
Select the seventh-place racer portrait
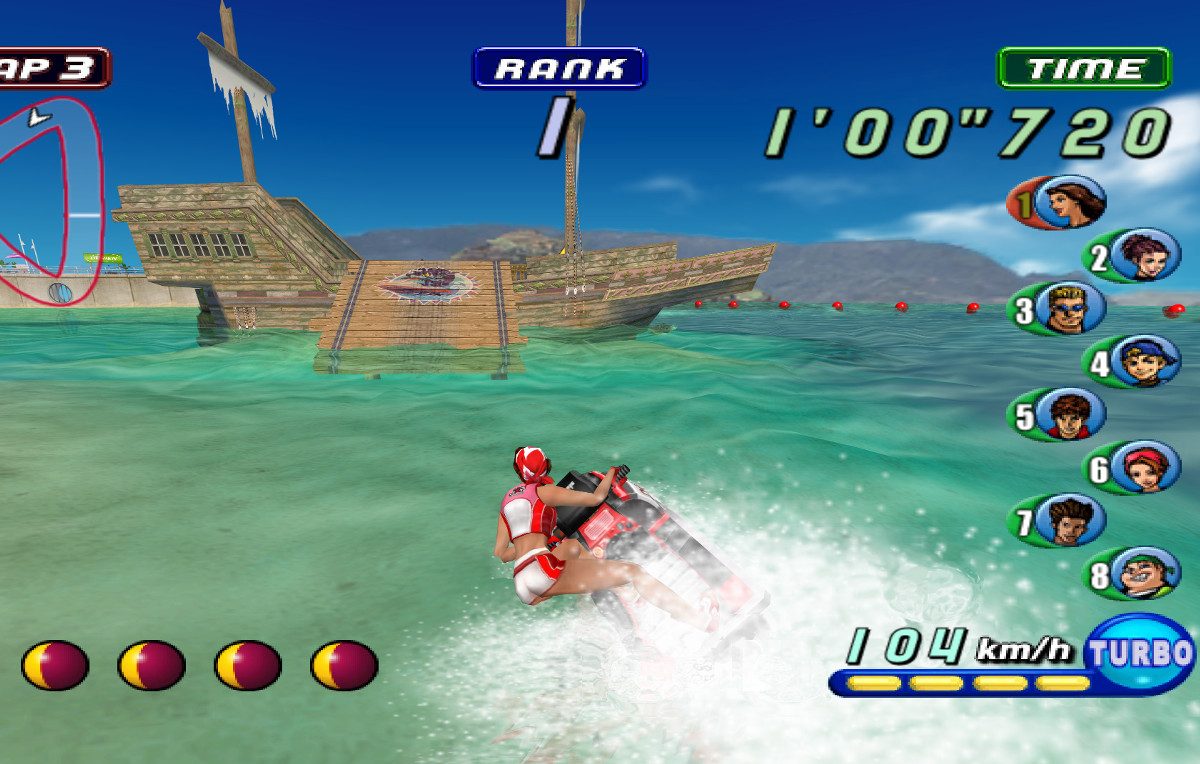point(1071,520)
